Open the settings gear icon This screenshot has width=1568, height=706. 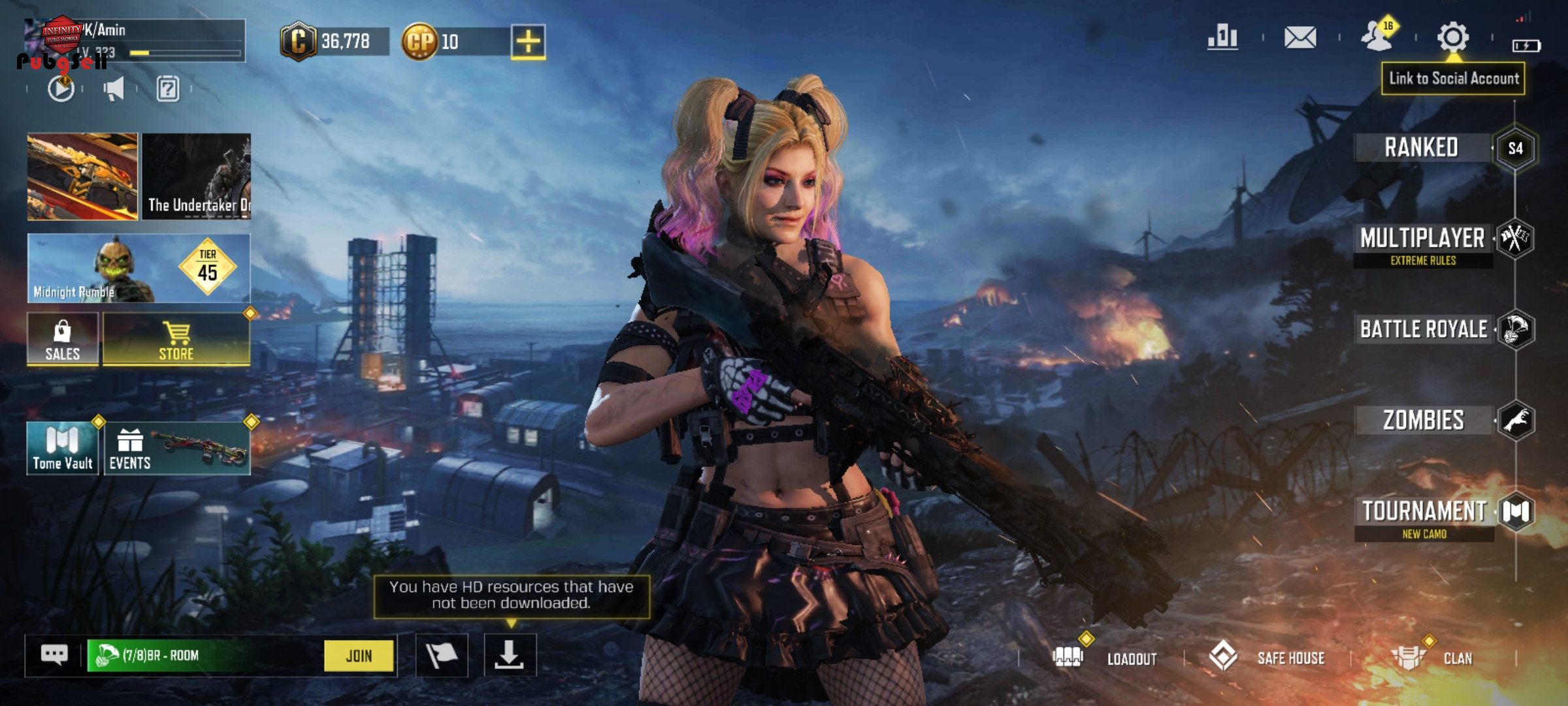click(x=1453, y=37)
